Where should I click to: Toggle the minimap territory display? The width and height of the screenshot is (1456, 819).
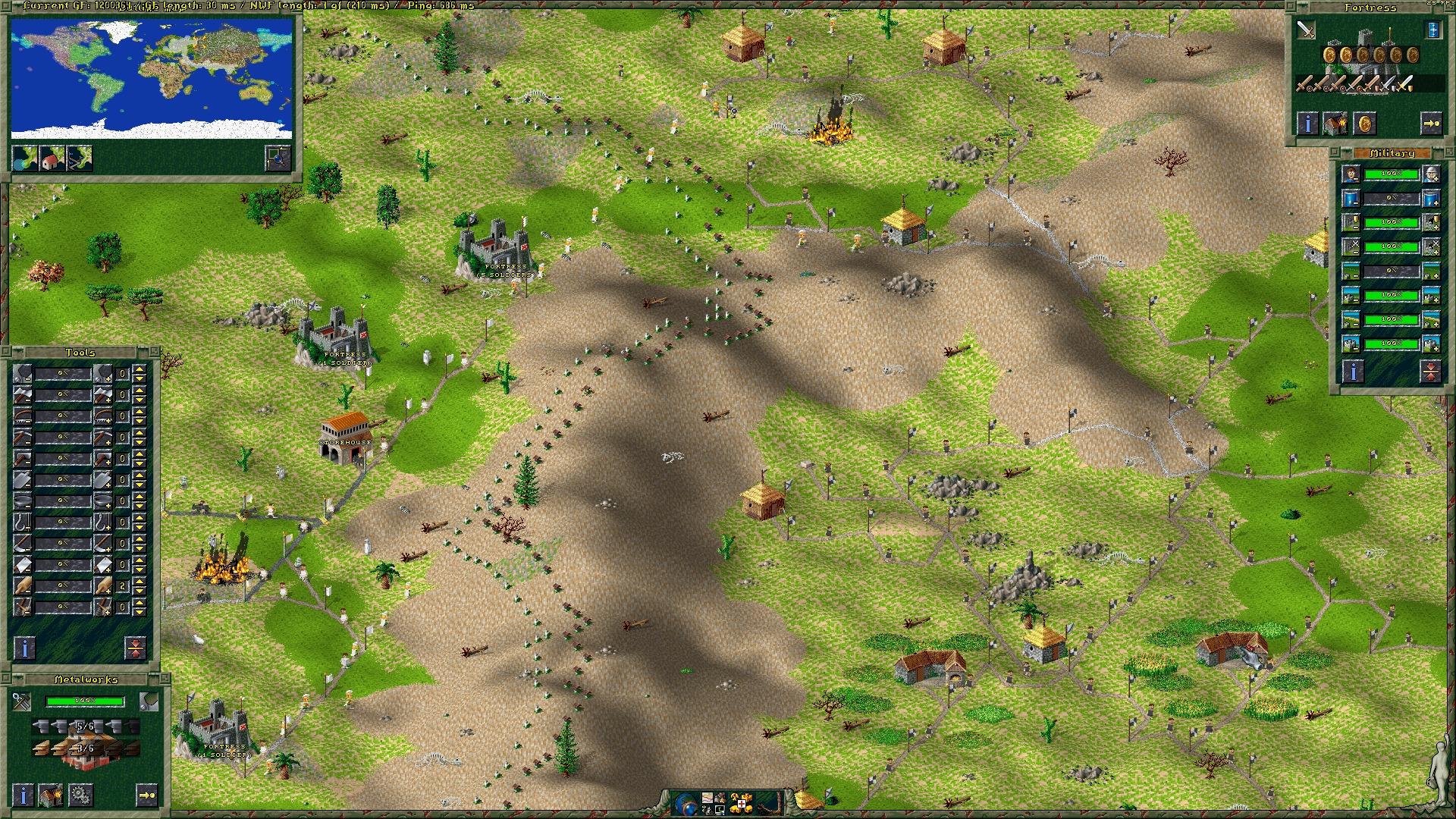(25, 158)
